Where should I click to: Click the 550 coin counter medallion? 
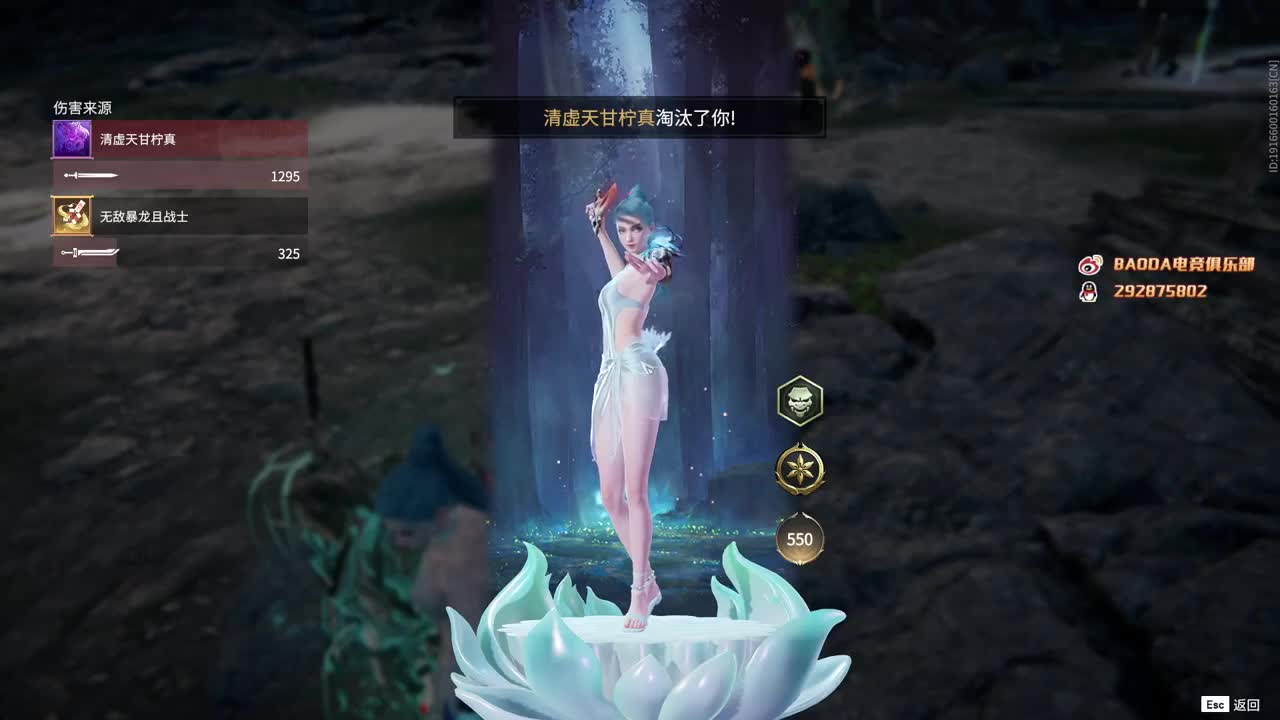pos(800,539)
